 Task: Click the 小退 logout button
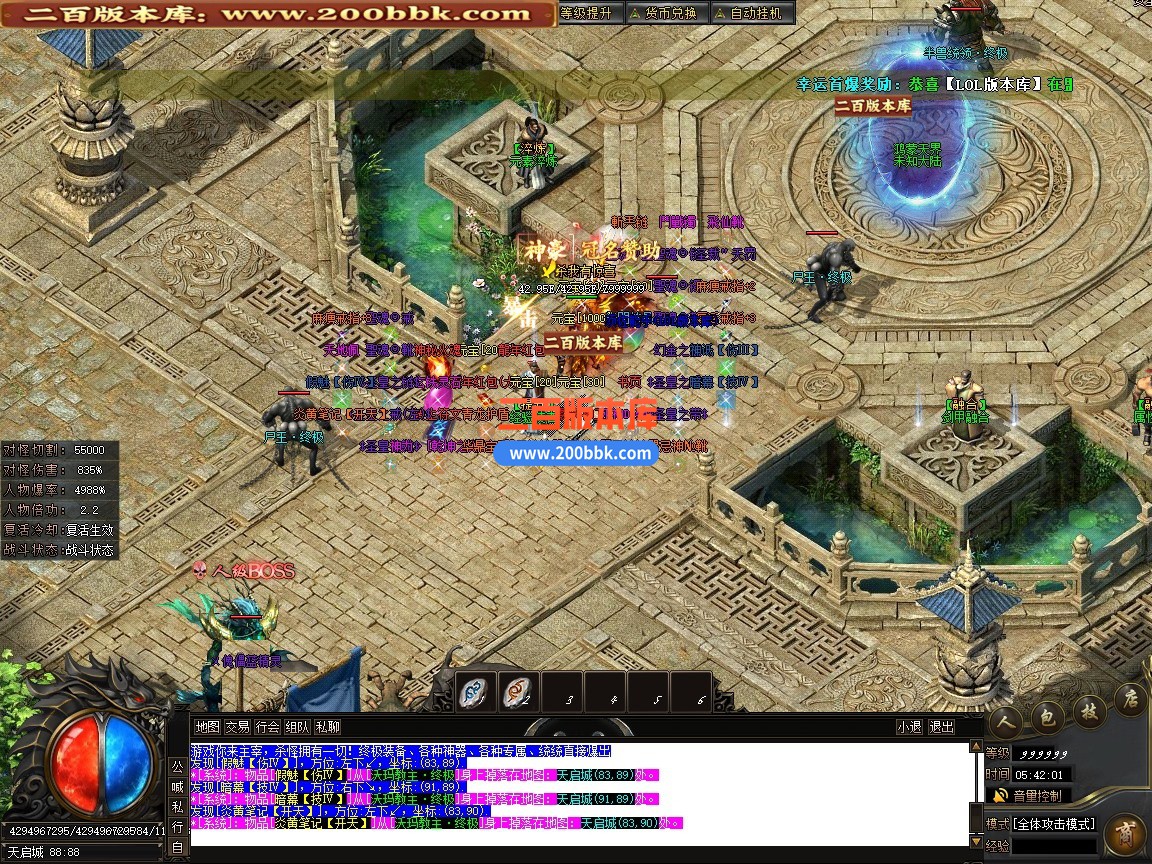click(909, 727)
